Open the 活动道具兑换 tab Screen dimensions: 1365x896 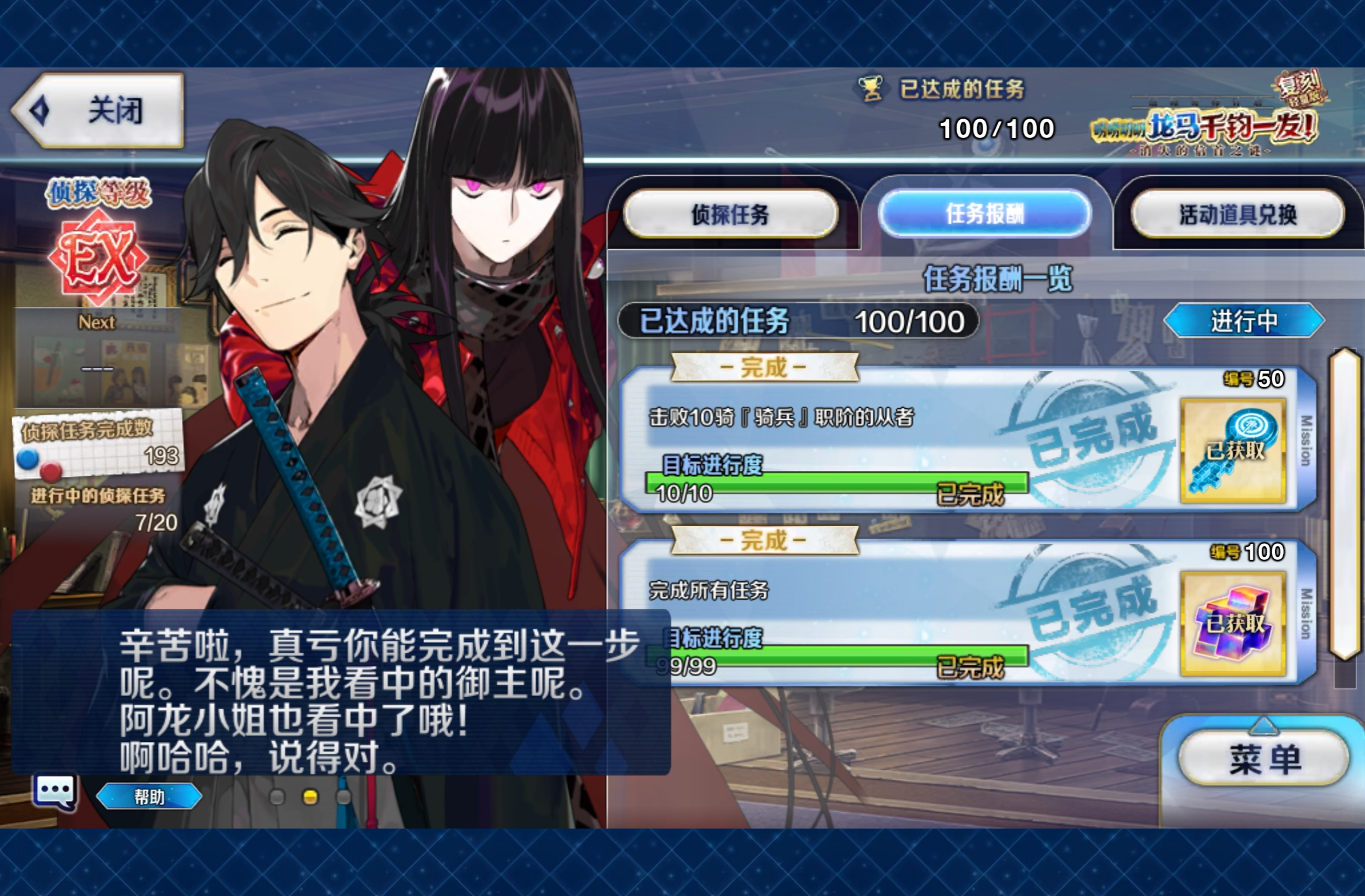[x=1237, y=214]
